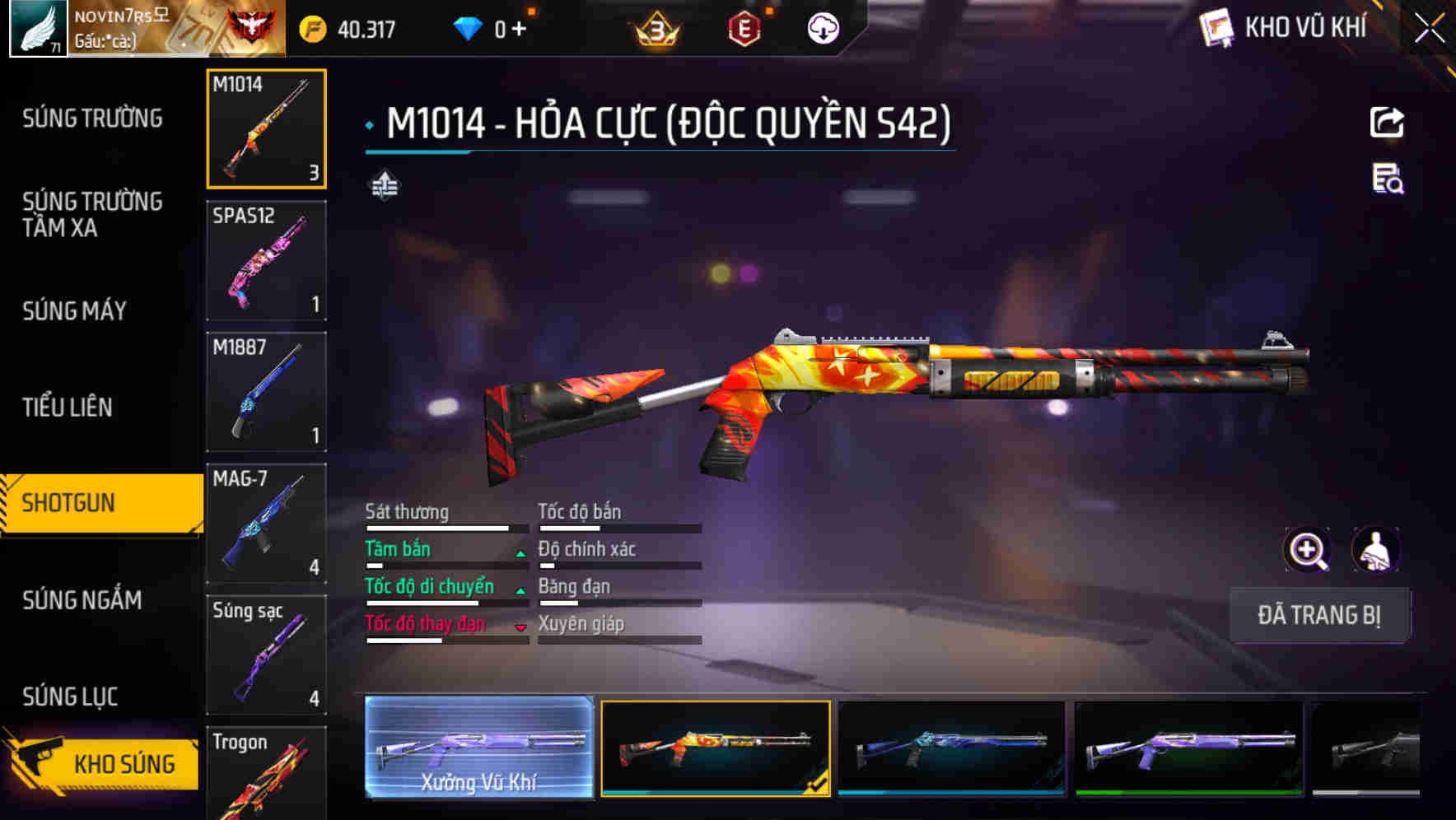1456x820 pixels.
Task: Select the SPAS12 weapon thumbnail
Action: tap(266, 259)
